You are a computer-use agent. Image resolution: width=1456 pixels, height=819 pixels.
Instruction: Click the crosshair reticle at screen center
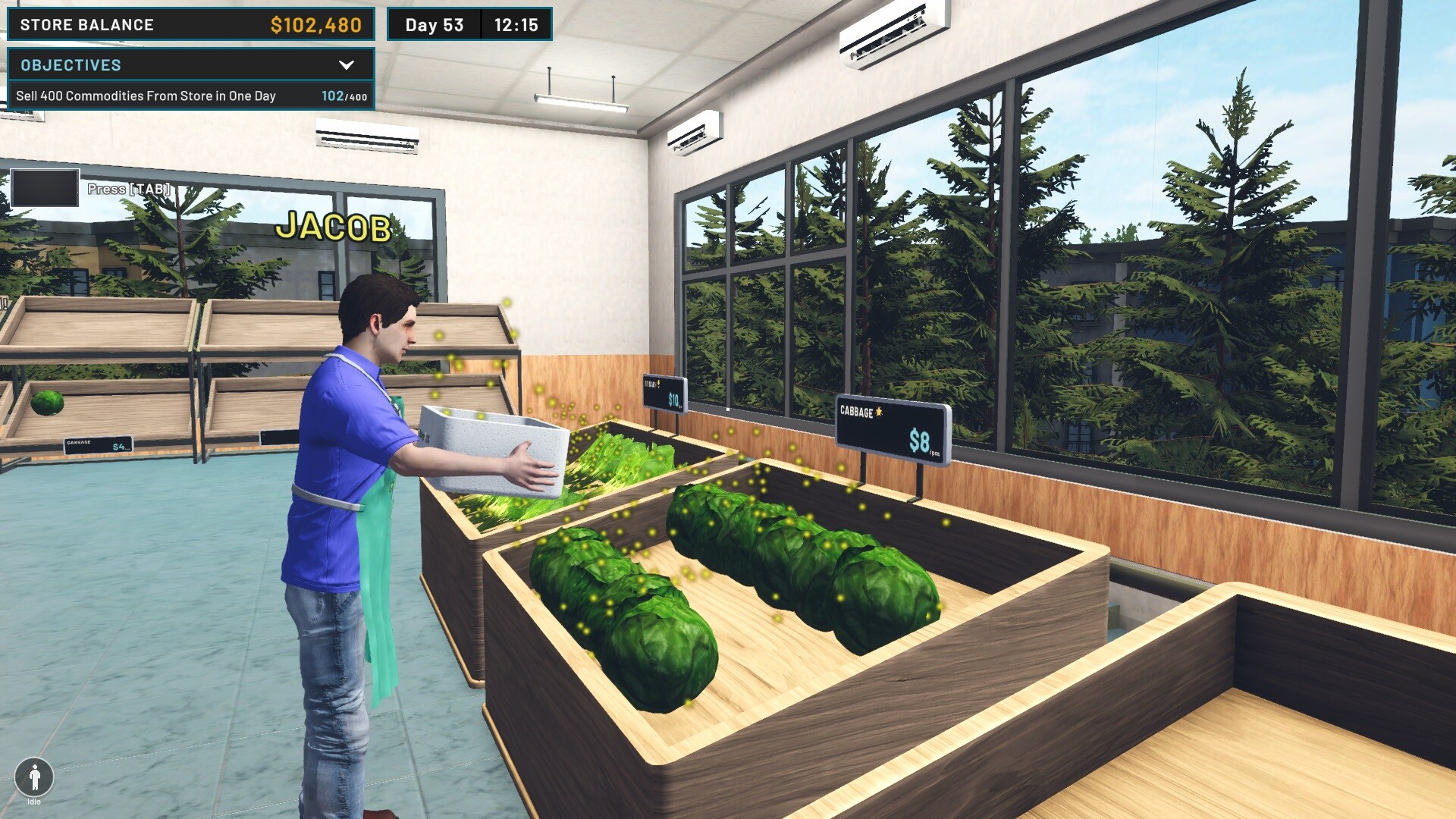tap(728, 409)
